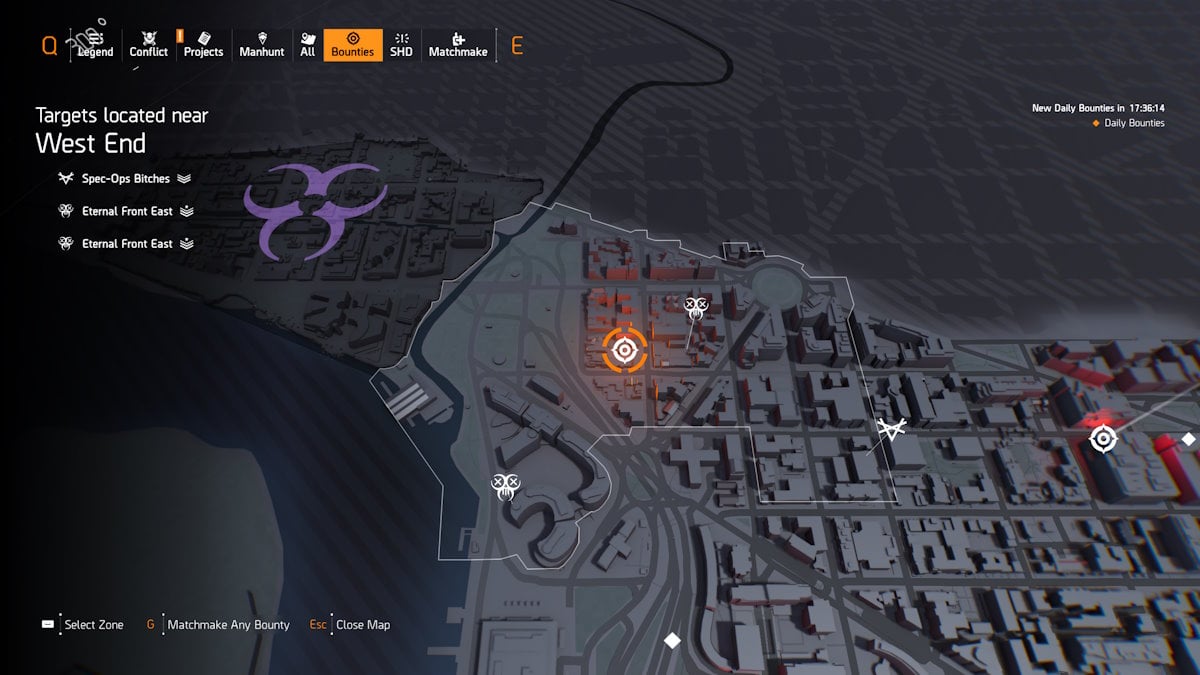
Task: Select the purple biohazard Dark Zone icon
Action: point(314,208)
